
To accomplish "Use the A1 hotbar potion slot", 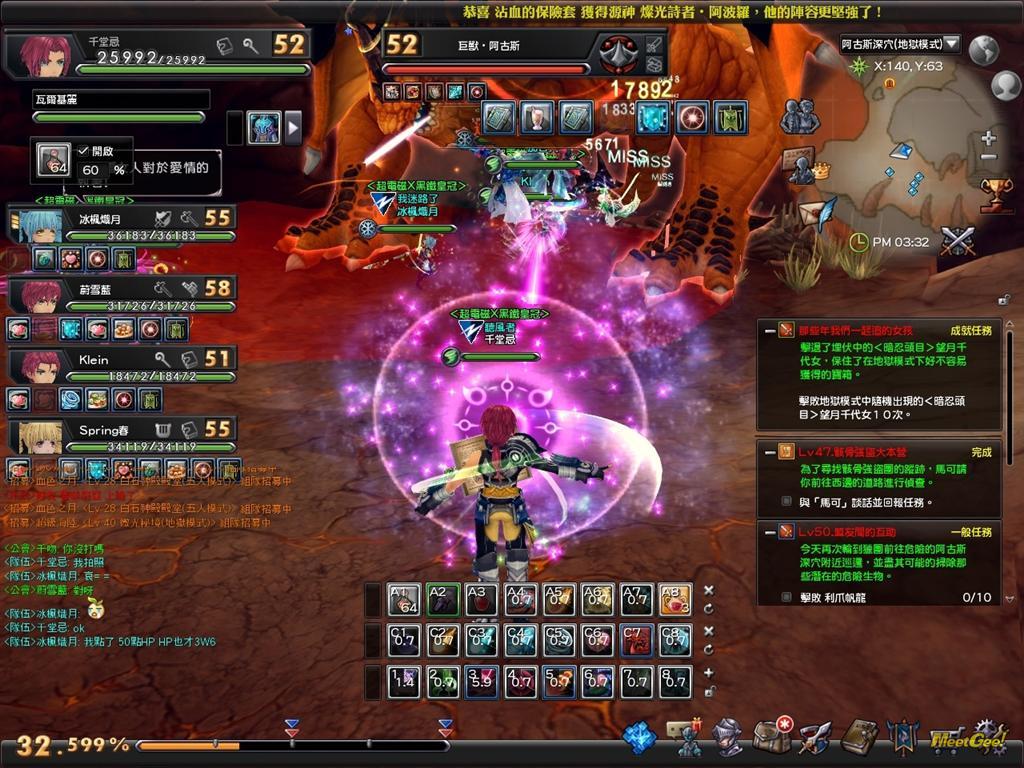I will coord(404,600).
